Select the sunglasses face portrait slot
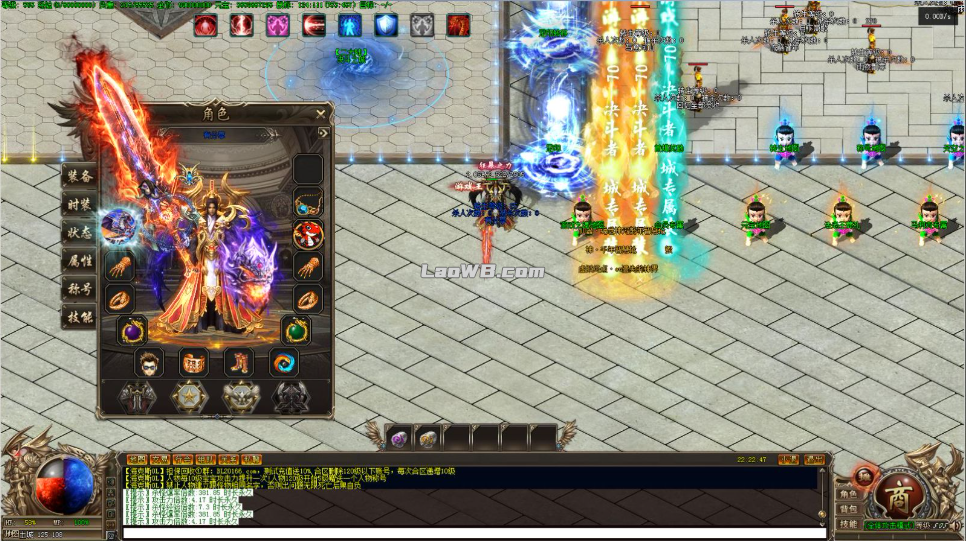The height and width of the screenshot is (541, 967). (149, 362)
